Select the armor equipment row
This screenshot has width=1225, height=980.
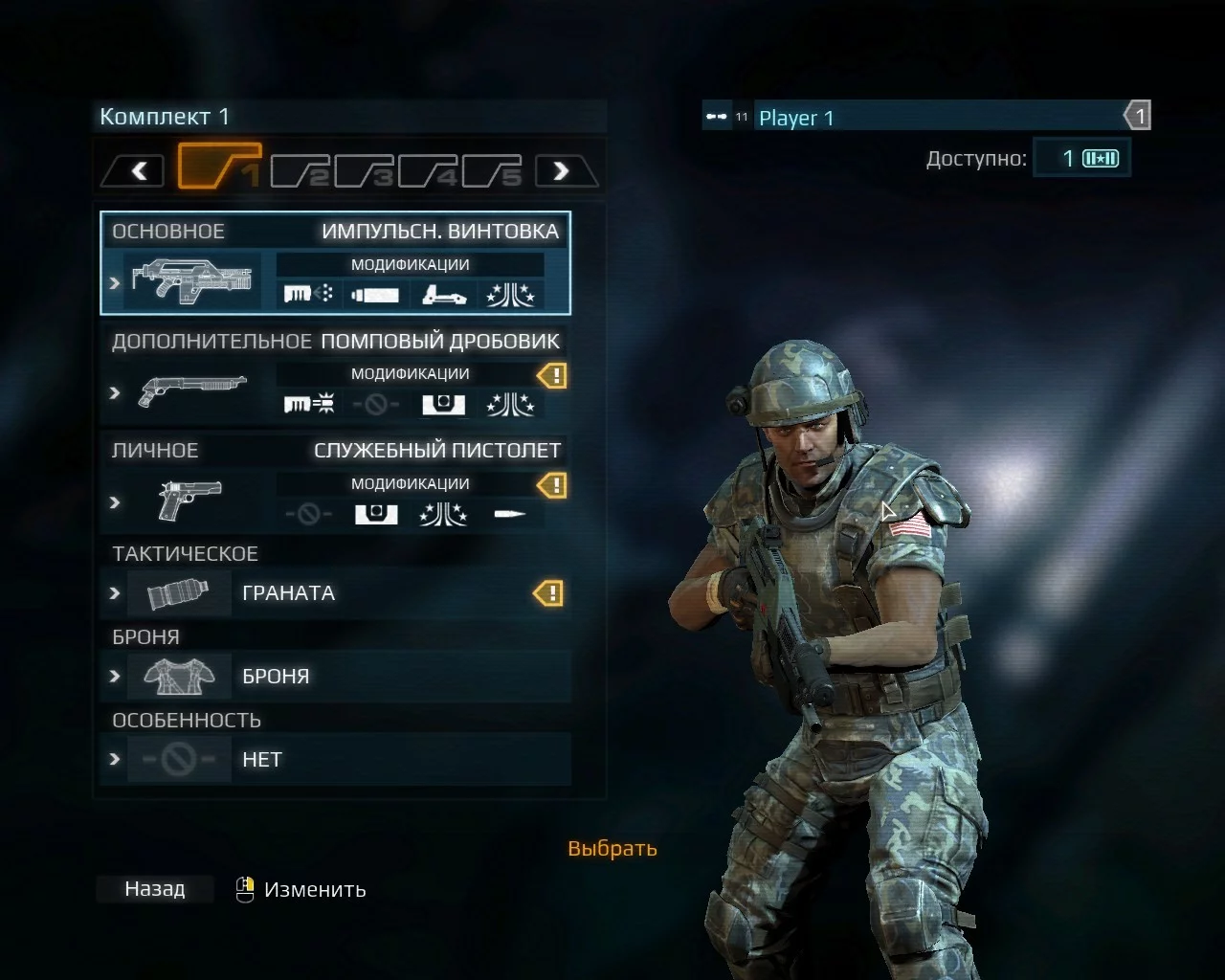(335, 677)
